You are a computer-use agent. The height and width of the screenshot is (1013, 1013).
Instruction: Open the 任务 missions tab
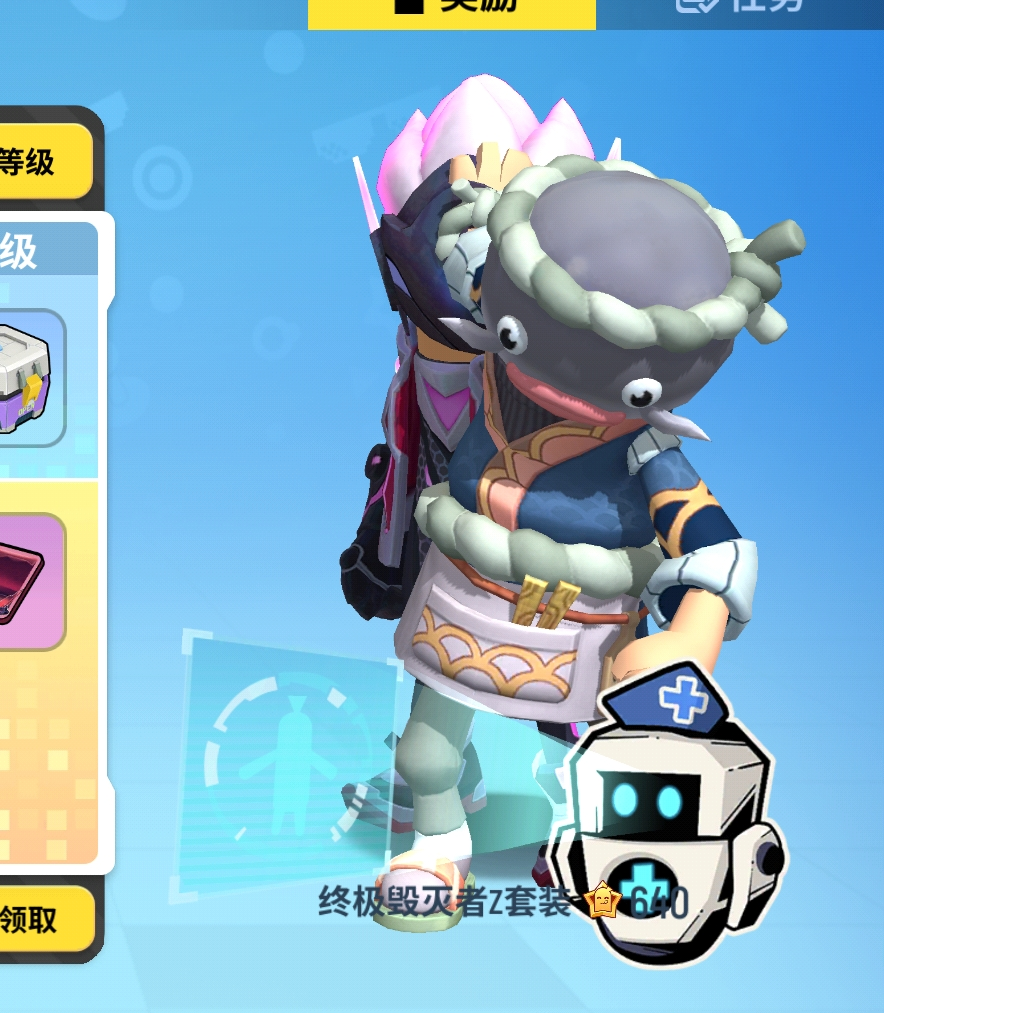pyautogui.click(x=740, y=10)
